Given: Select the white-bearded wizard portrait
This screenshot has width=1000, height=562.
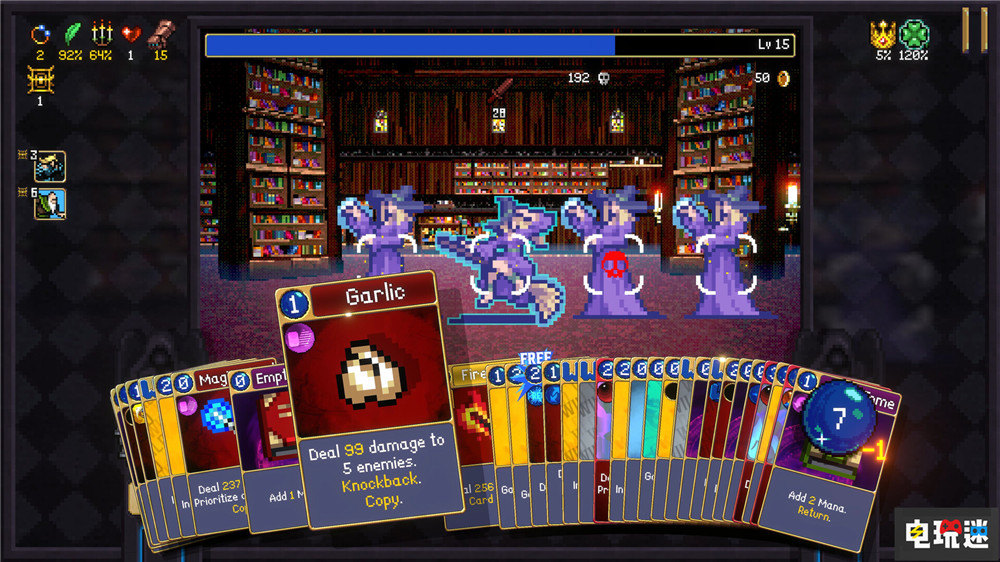Looking at the screenshot, I should coord(50,204).
